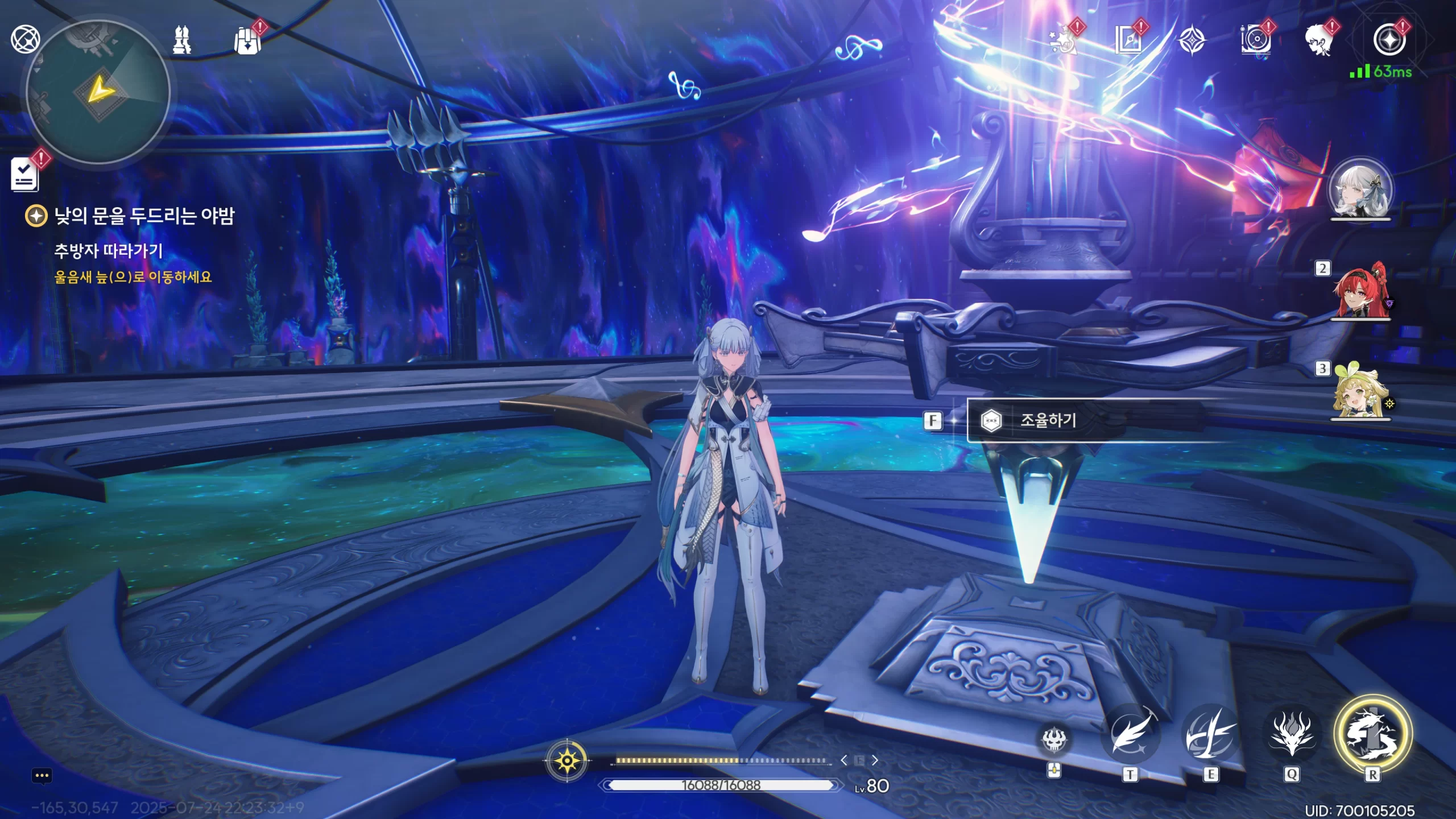The image size is (1456, 819).
Task: Trigger the E resonance skill icon
Action: click(x=1211, y=734)
